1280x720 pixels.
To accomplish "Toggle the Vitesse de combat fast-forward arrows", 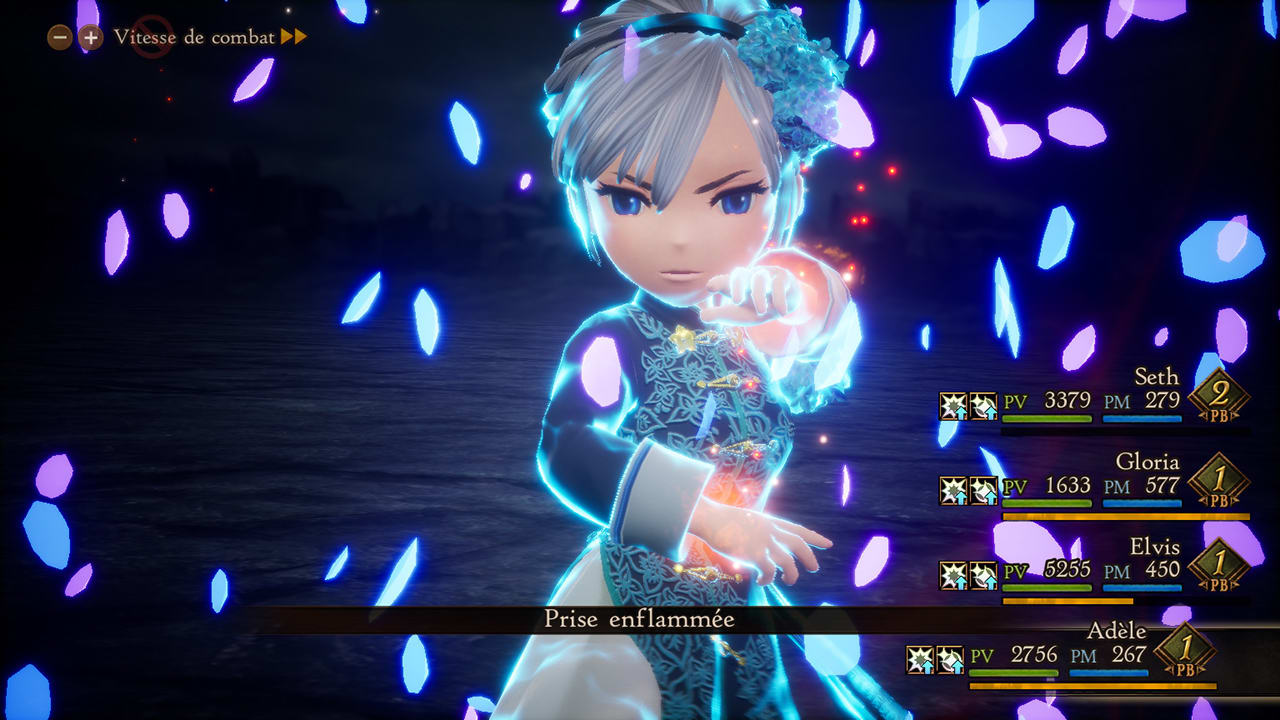I will pyautogui.click(x=293, y=37).
